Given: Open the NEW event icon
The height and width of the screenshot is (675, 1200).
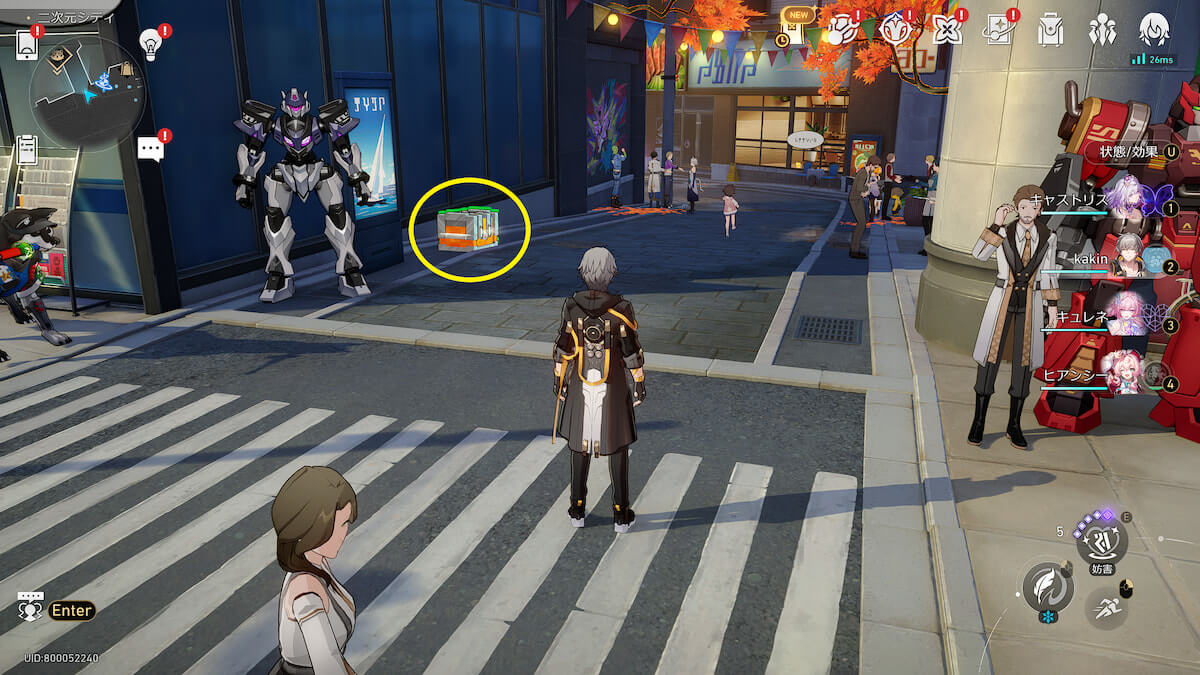Looking at the screenshot, I should point(797,27).
